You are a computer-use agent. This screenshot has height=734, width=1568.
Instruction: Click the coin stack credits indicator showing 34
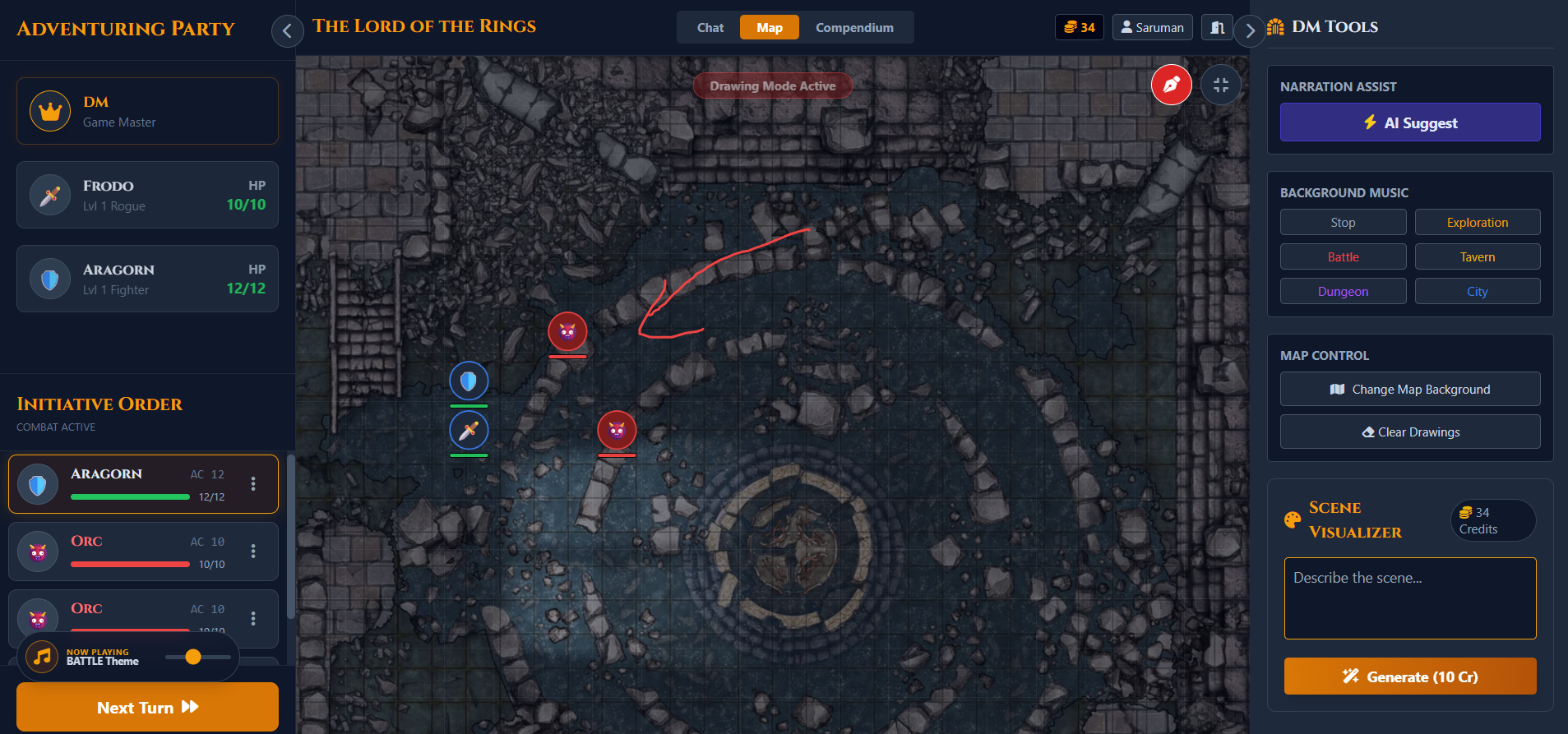pos(1079,26)
